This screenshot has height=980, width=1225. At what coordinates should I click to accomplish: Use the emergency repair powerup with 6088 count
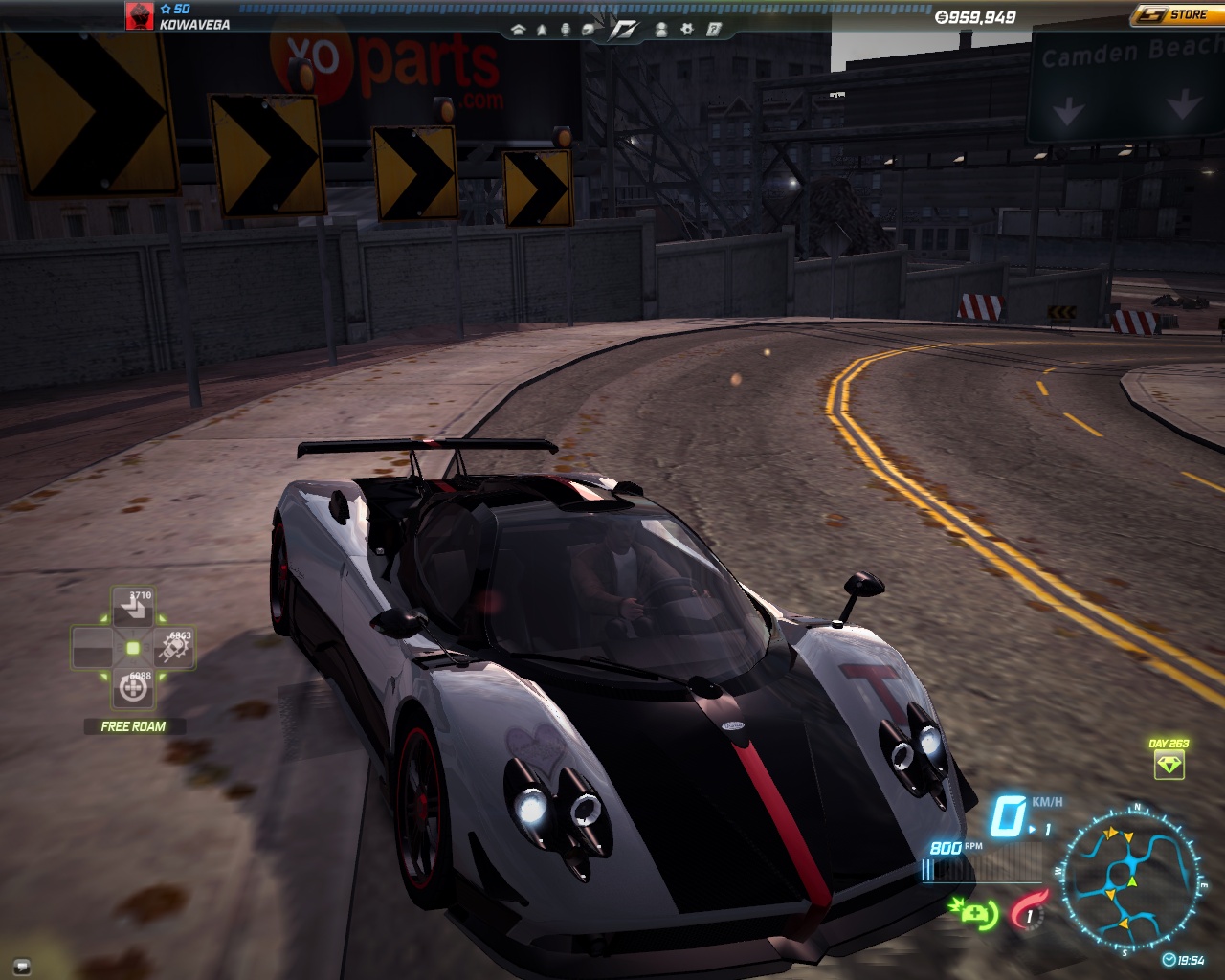[133, 688]
